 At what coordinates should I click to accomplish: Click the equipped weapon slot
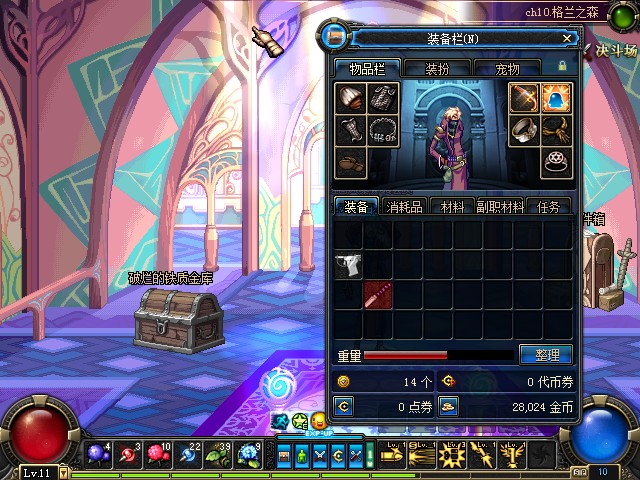pyautogui.click(x=524, y=98)
